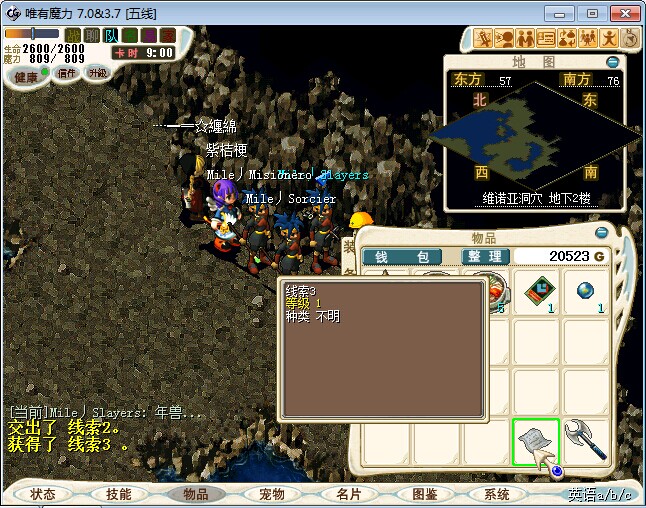Collapse the 地图 map panel
Image resolution: width=646 pixels, height=508 pixels.
(x=612, y=62)
